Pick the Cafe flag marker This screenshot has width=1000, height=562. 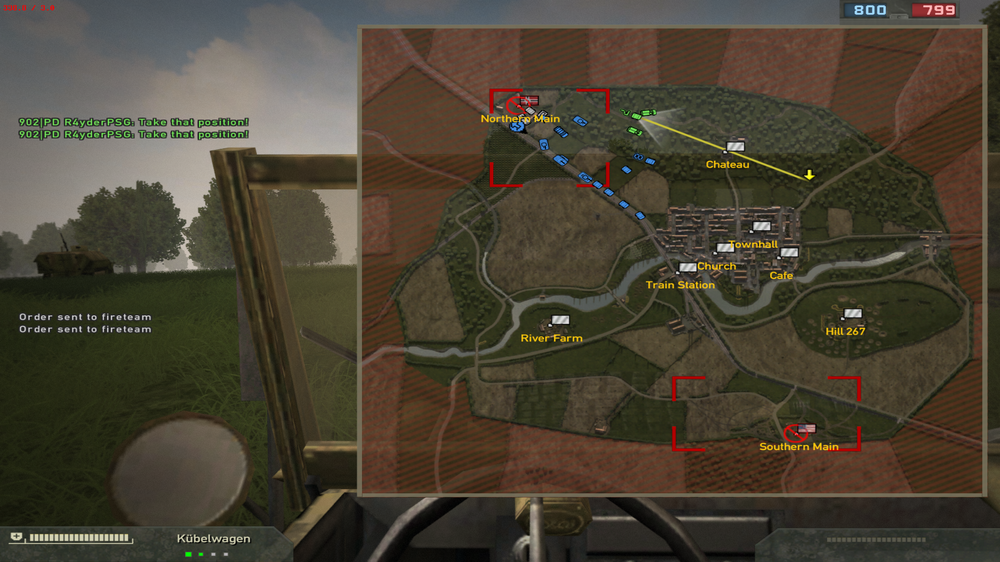pos(789,253)
